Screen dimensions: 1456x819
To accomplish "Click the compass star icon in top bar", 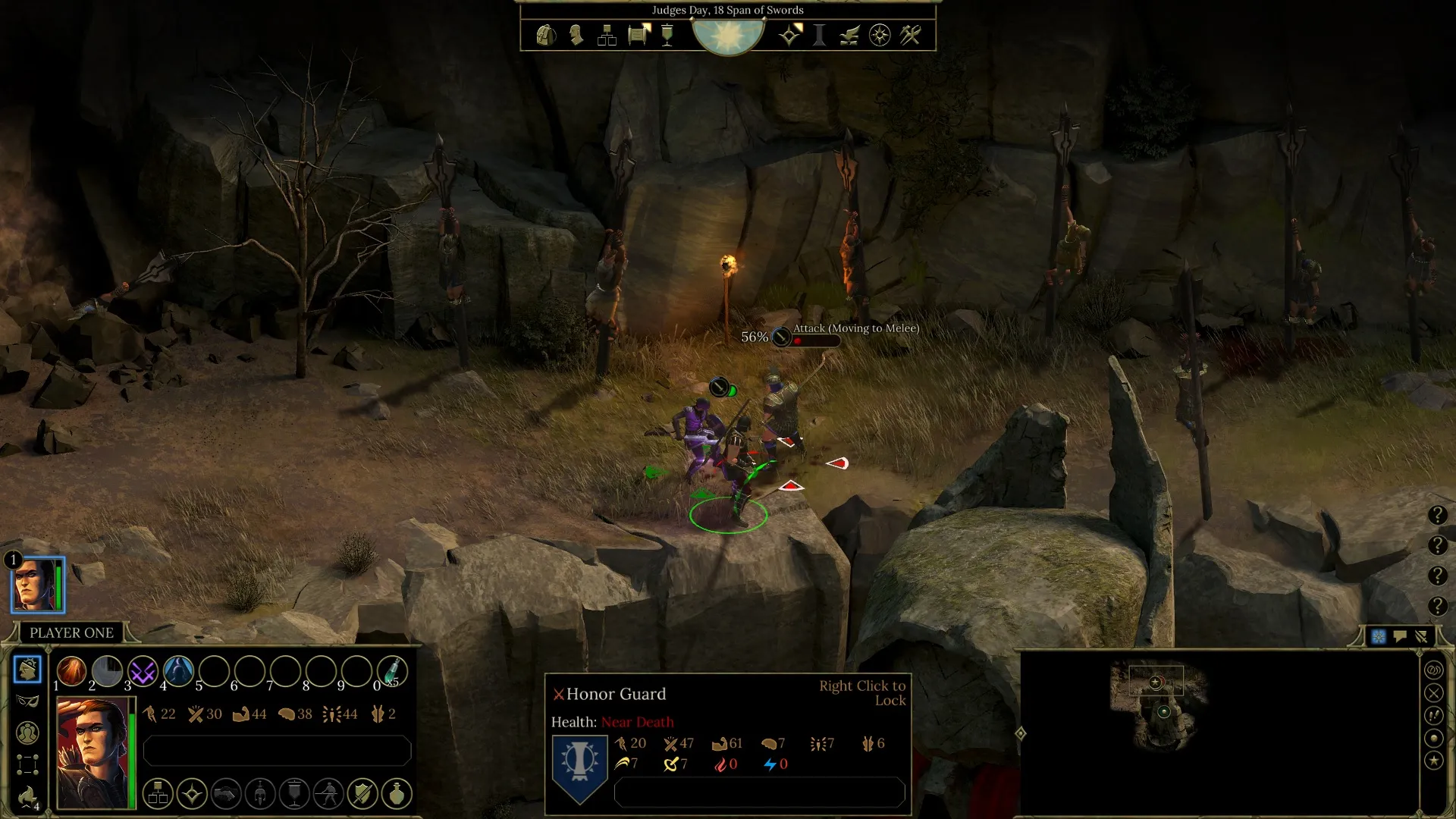I will pyautogui.click(x=880, y=35).
